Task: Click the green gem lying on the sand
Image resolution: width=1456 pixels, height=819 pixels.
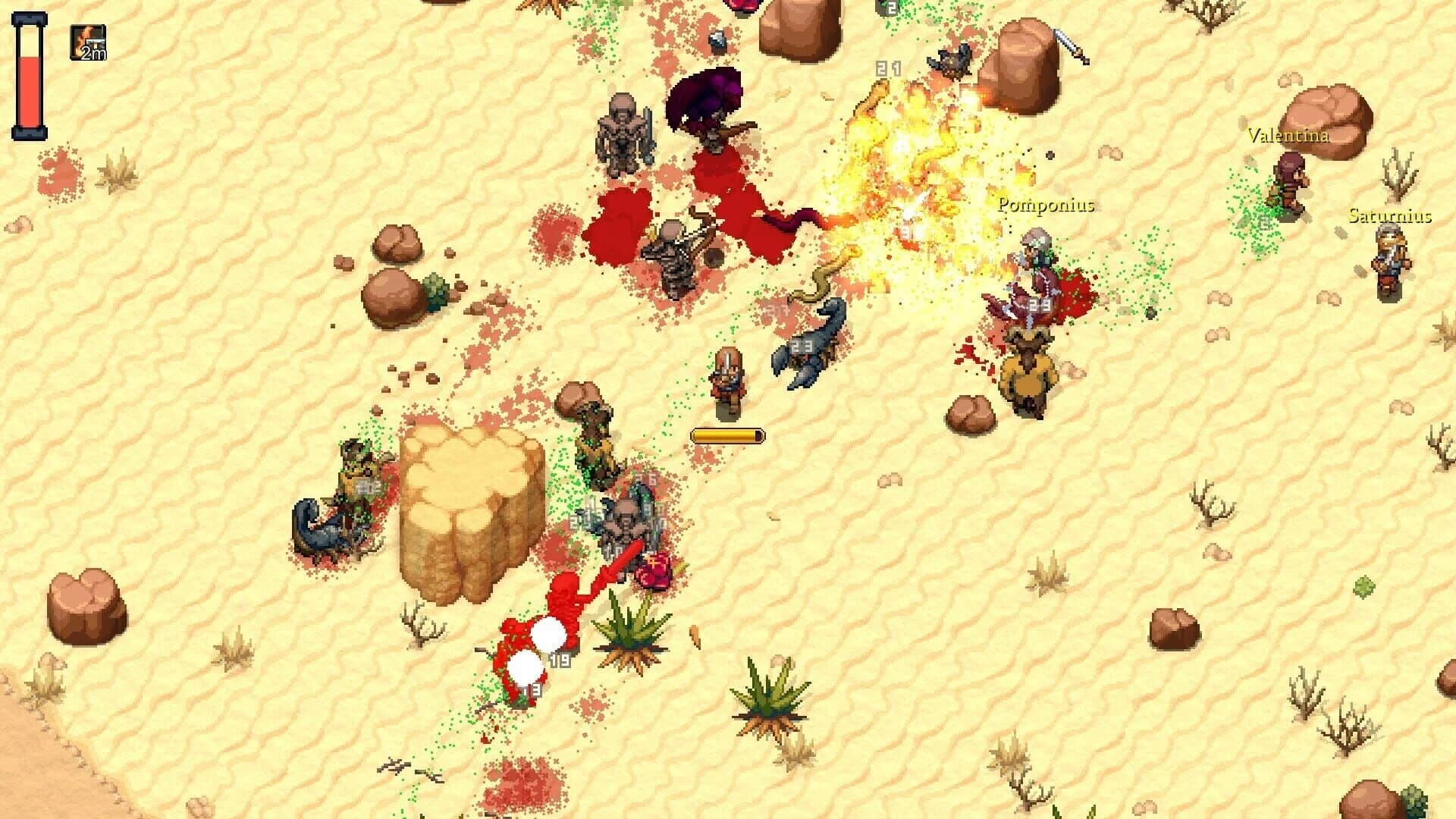Action: 1363,586
